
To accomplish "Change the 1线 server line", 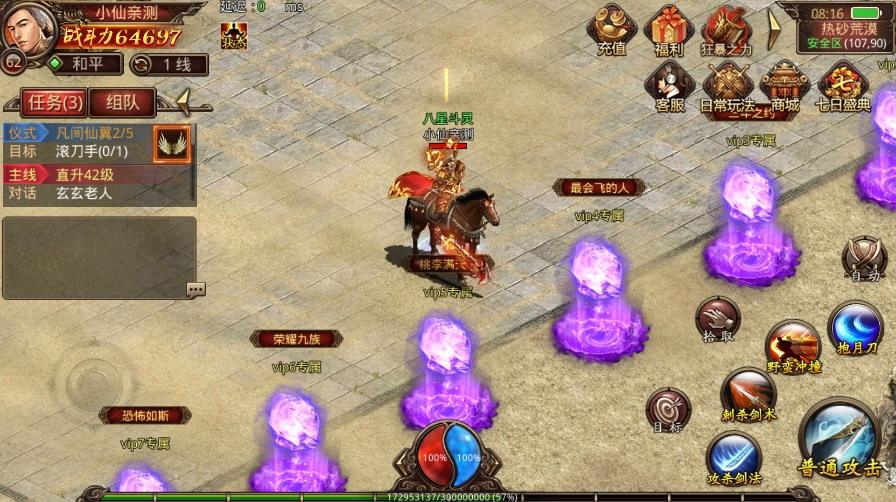I will coord(170,64).
